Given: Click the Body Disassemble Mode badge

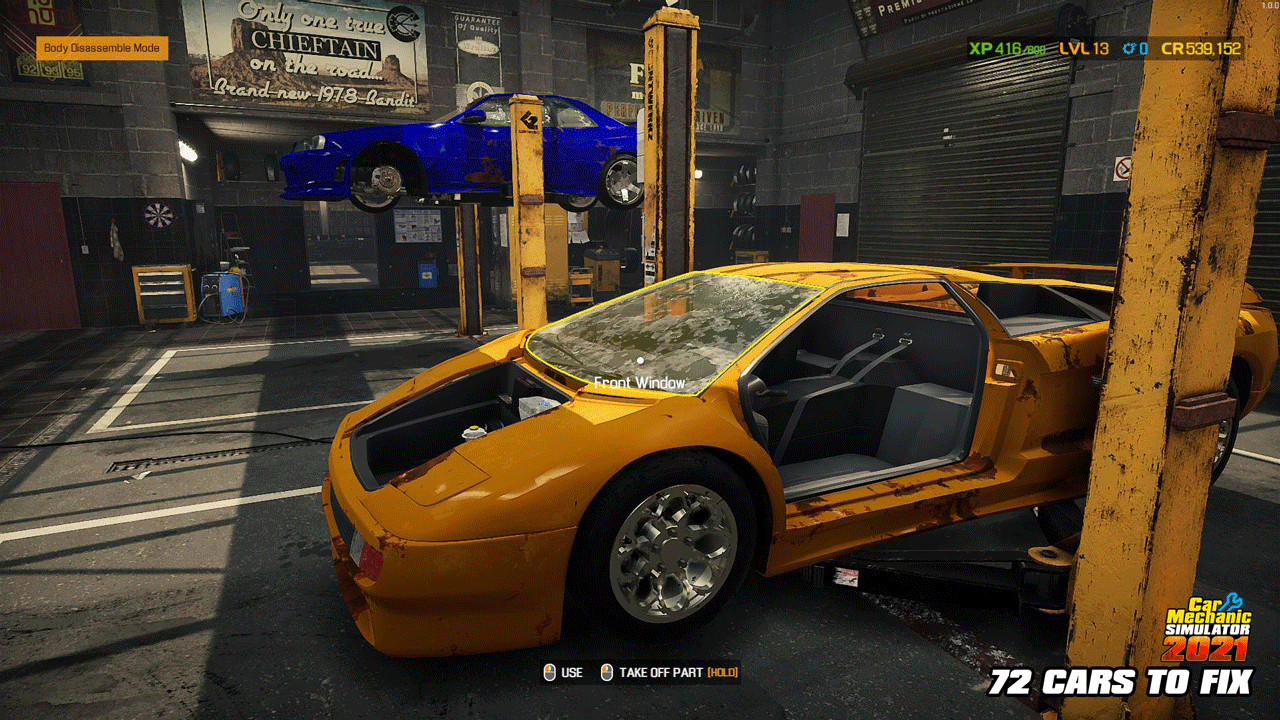Looking at the screenshot, I should pyautogui.click(x=102, y=48).
